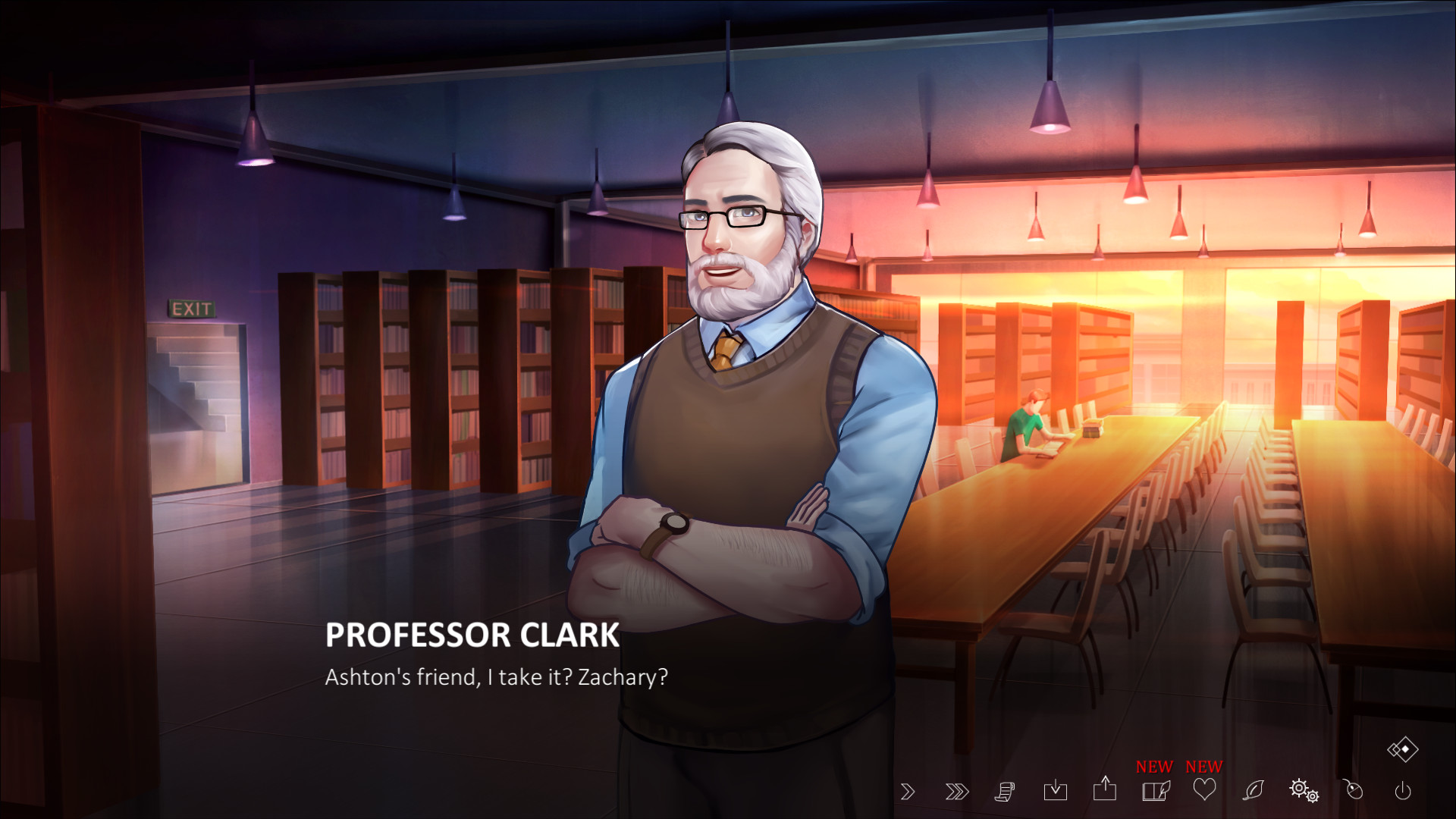Advance dialogue with single-chevron icon
Screen dimensions: 1456x819
(908, 790)
